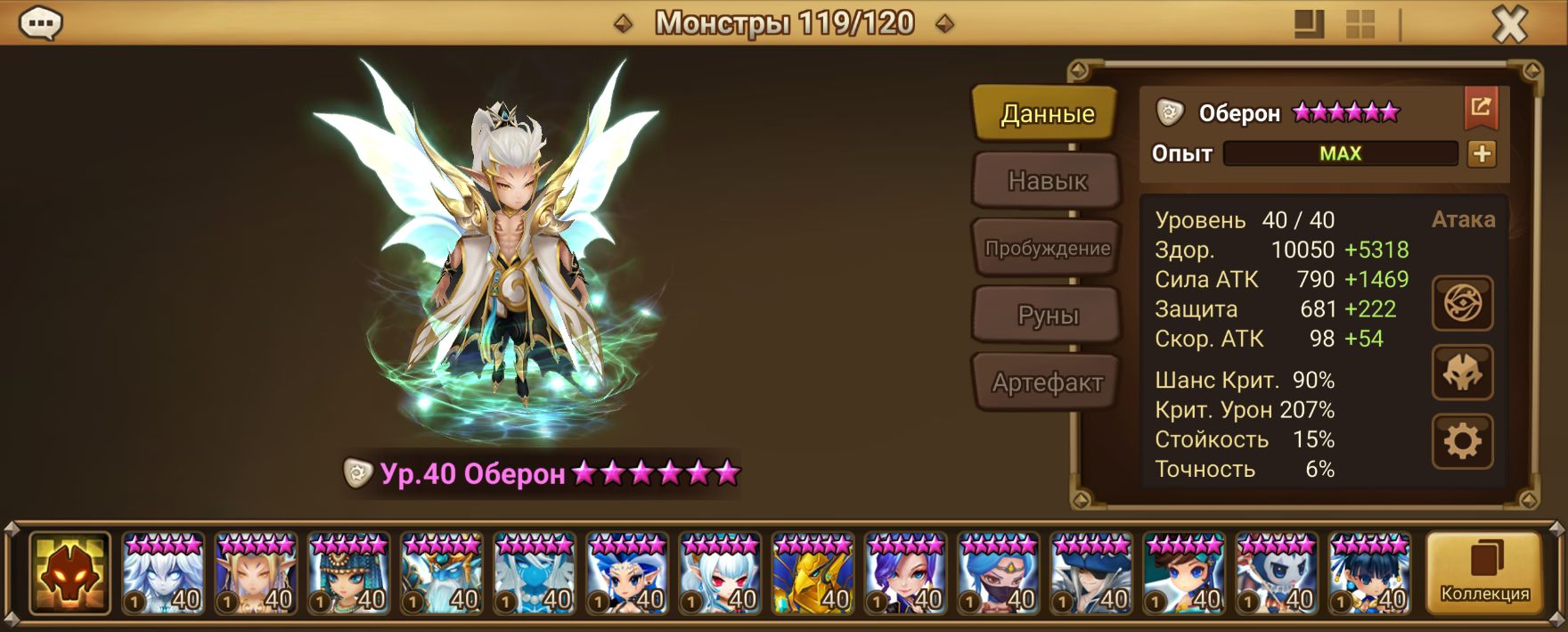The height and width of the screenshot is (632, 1568).
Task: Open the Коллекция button
Action: (x=1484, y=573)
